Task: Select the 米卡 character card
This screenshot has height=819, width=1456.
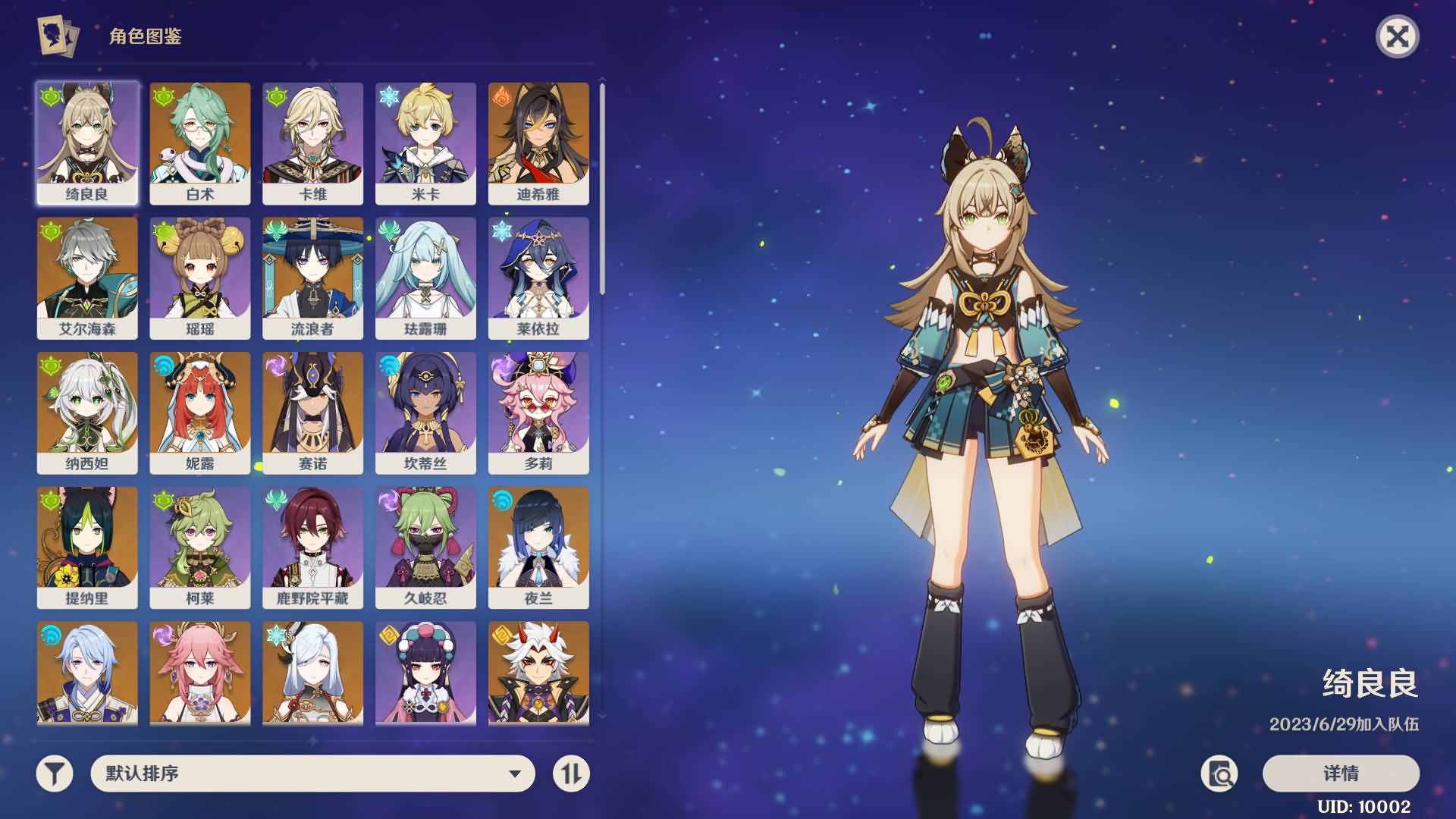Action: (425, 143)
